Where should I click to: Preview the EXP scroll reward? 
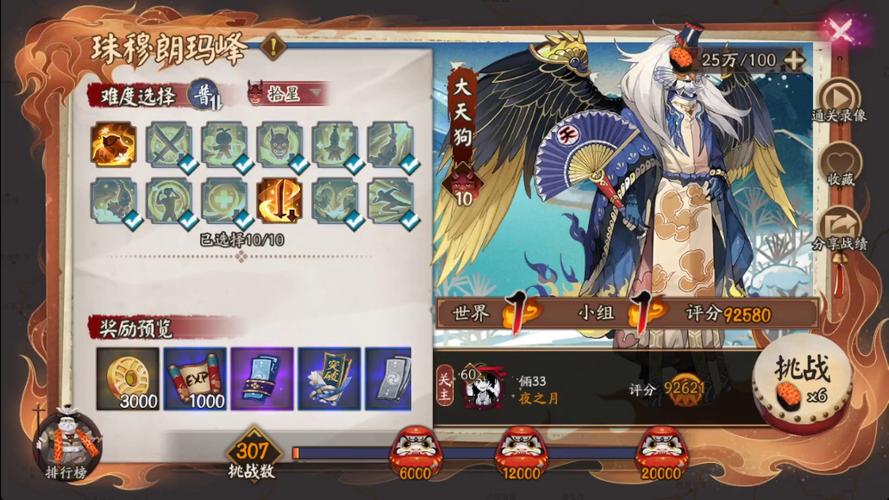coord(195,379)
